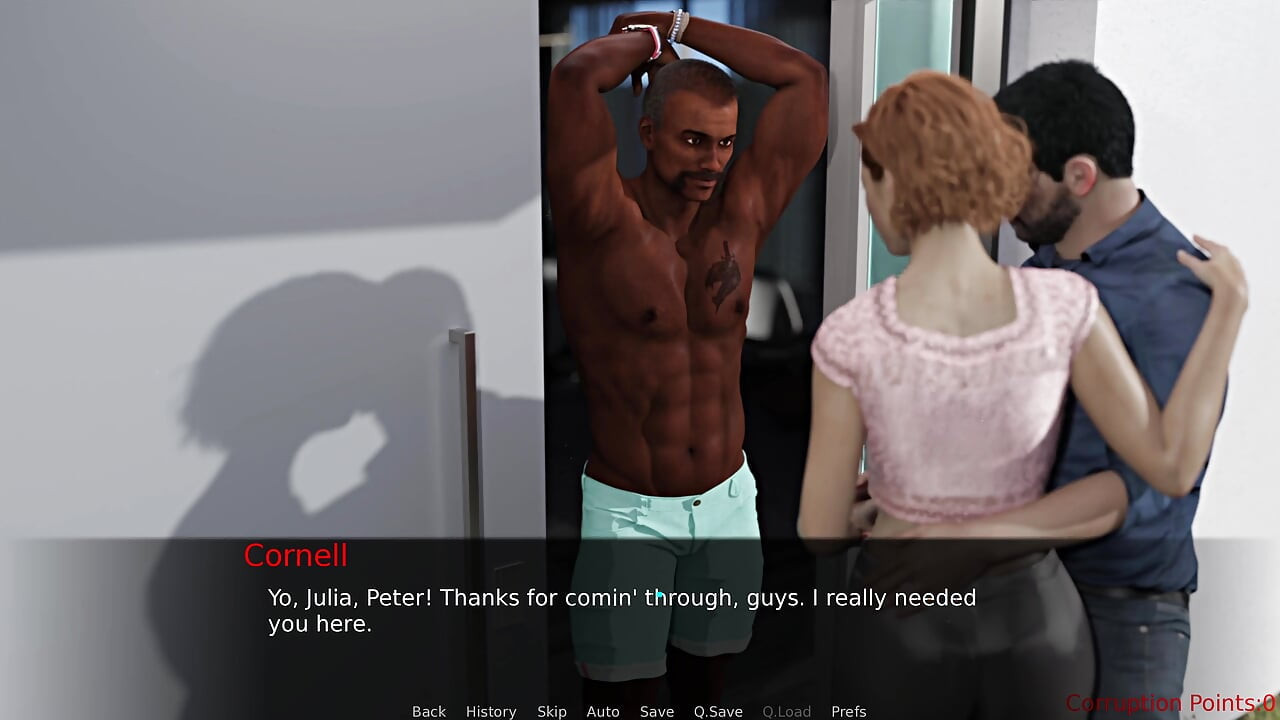This screenshot has height=720, width=1280.
Task: Click the shadow silhouette on the wall
Action: click(300, 380)
